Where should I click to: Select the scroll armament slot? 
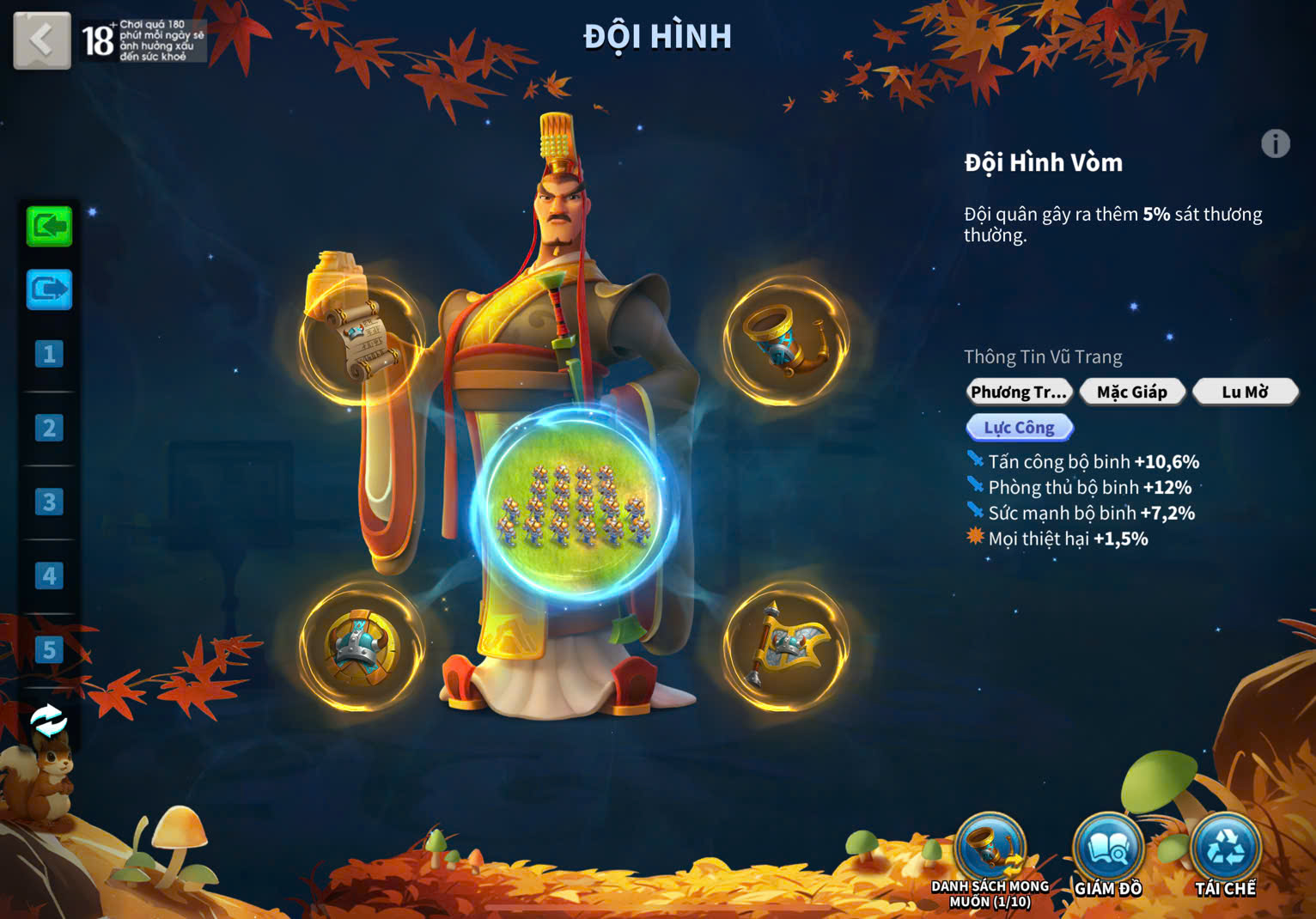coord(362,340)
